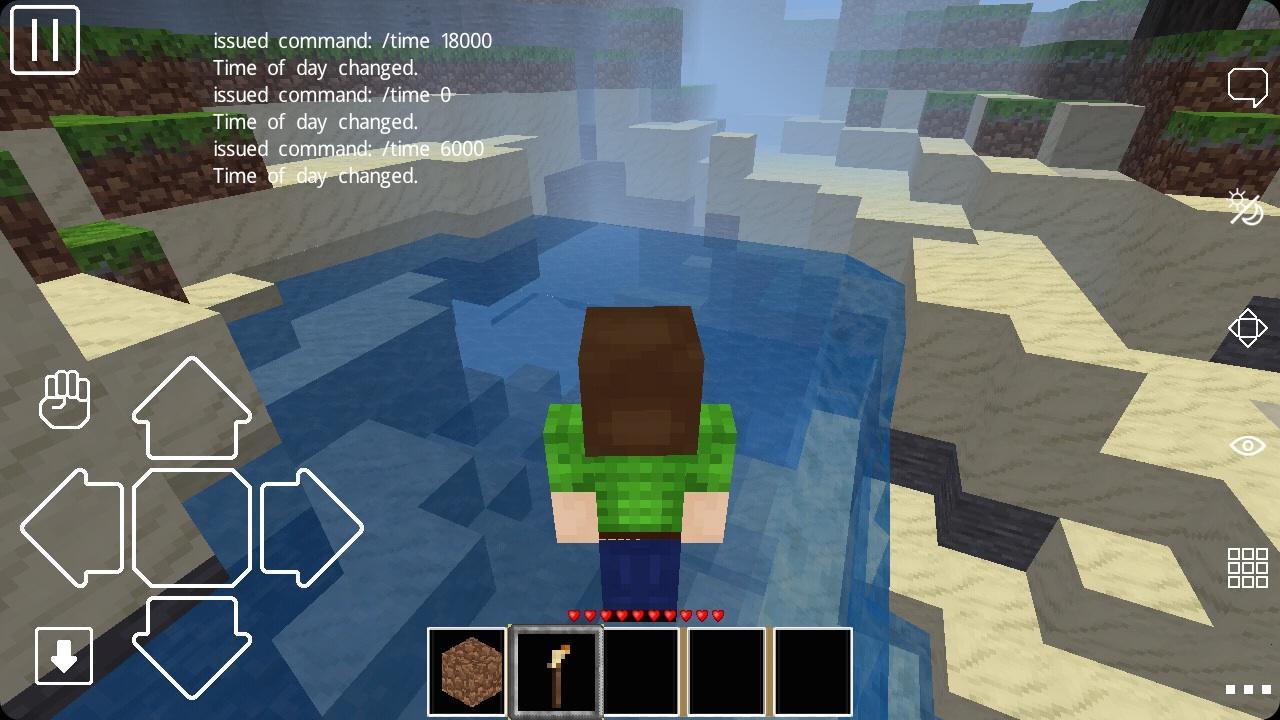Image resolution: width=1280 pixels, height=720 pixels.
Task: Tap the third empty hotbar slot
Action: [x=642, y=670]
